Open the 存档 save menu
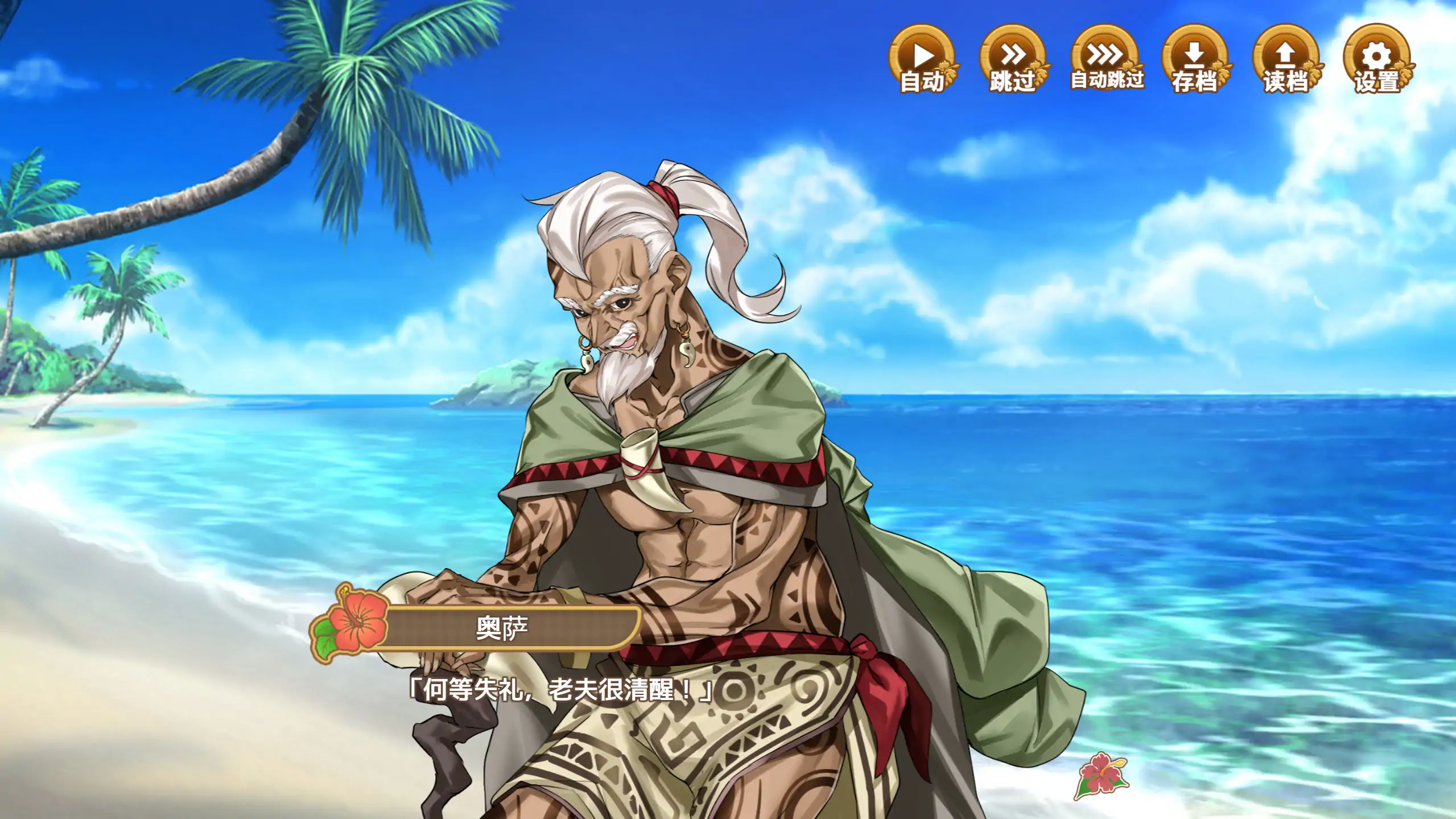 point(1195,59)
